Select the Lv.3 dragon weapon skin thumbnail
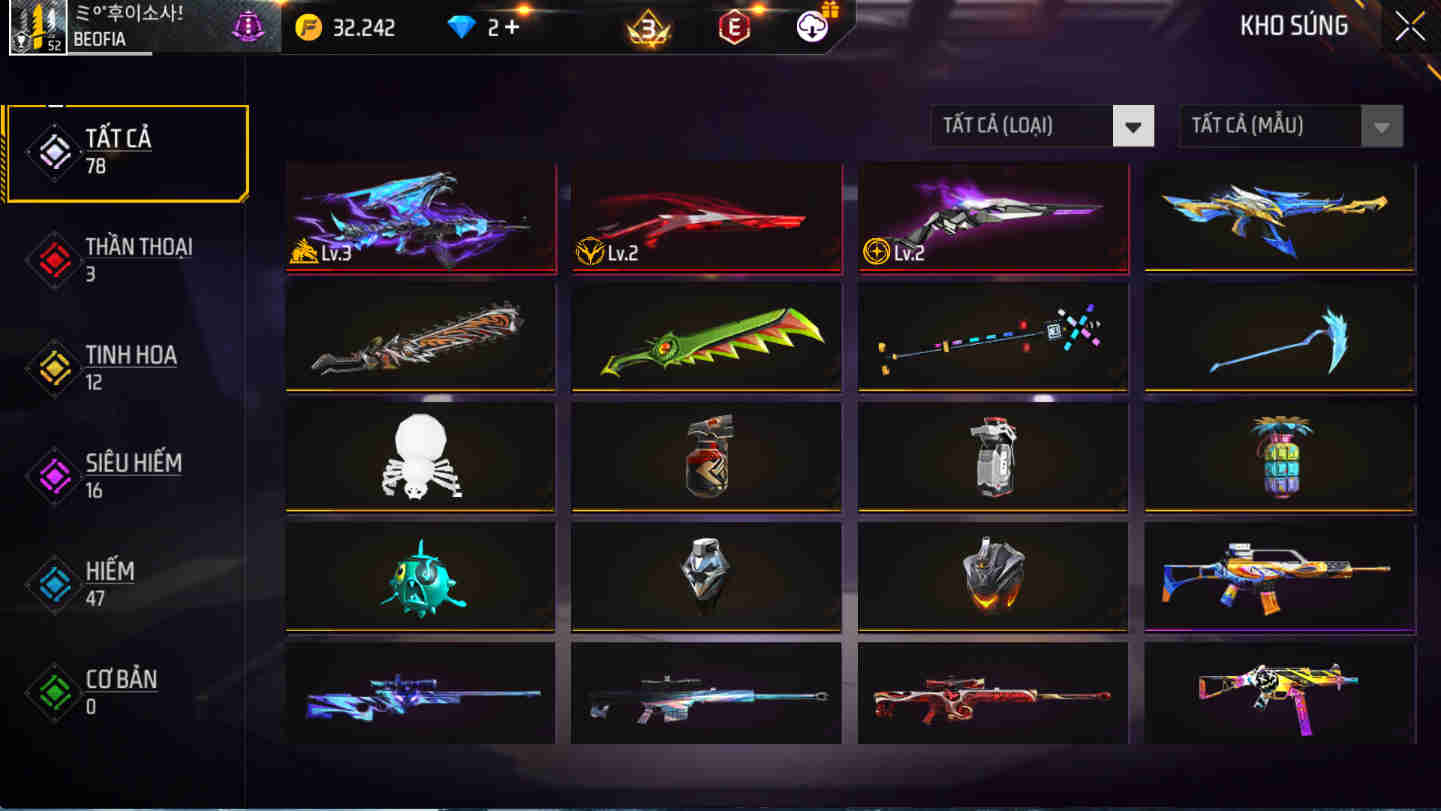The width and height of the screenshot is (1441, 811). pyautogui.click(x=420, y=217)
